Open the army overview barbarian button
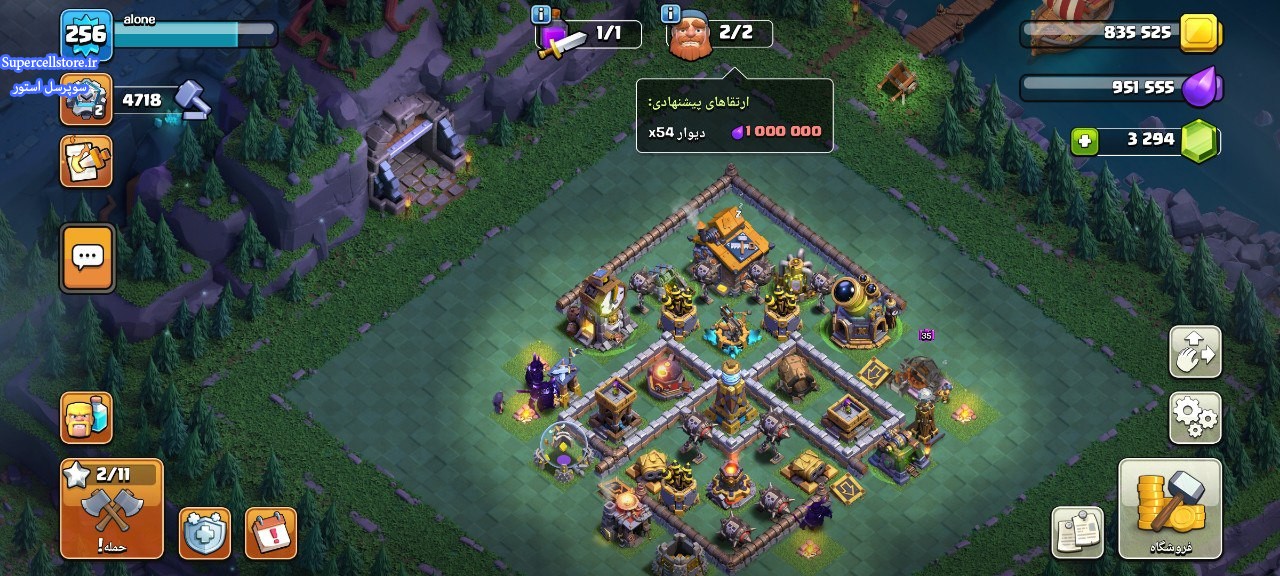The width and height of the screenshot is (1280, 576). [x=86, y=418]
